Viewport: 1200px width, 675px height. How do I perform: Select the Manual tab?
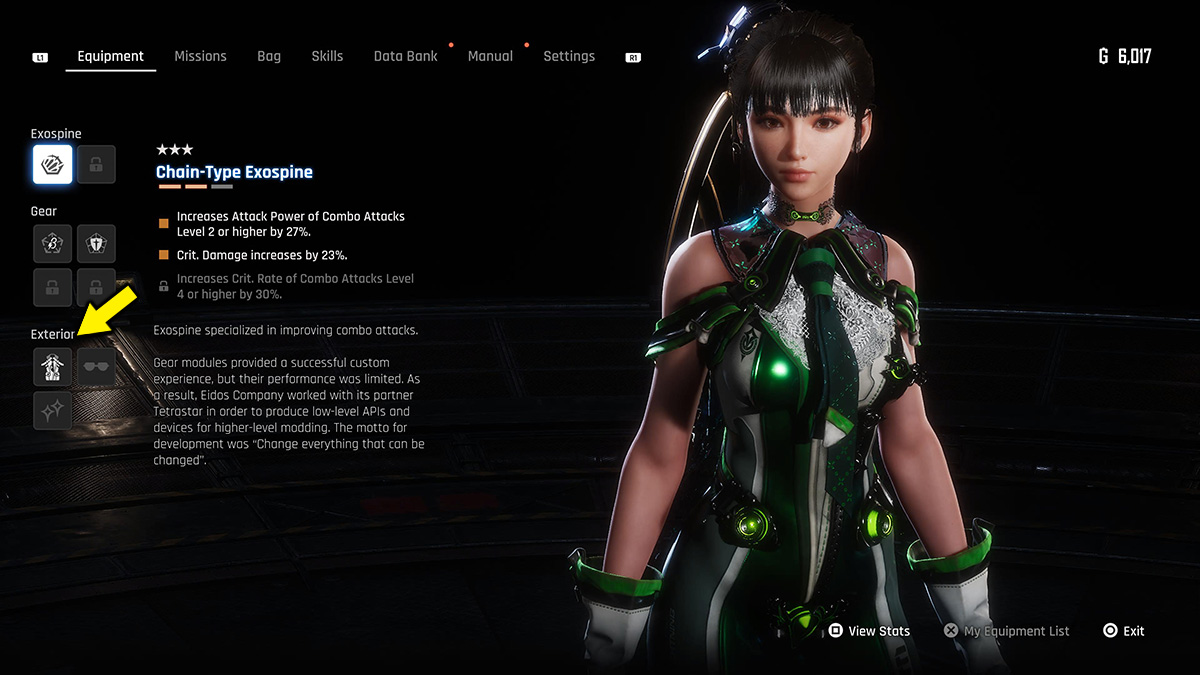[x=490, y=56]
